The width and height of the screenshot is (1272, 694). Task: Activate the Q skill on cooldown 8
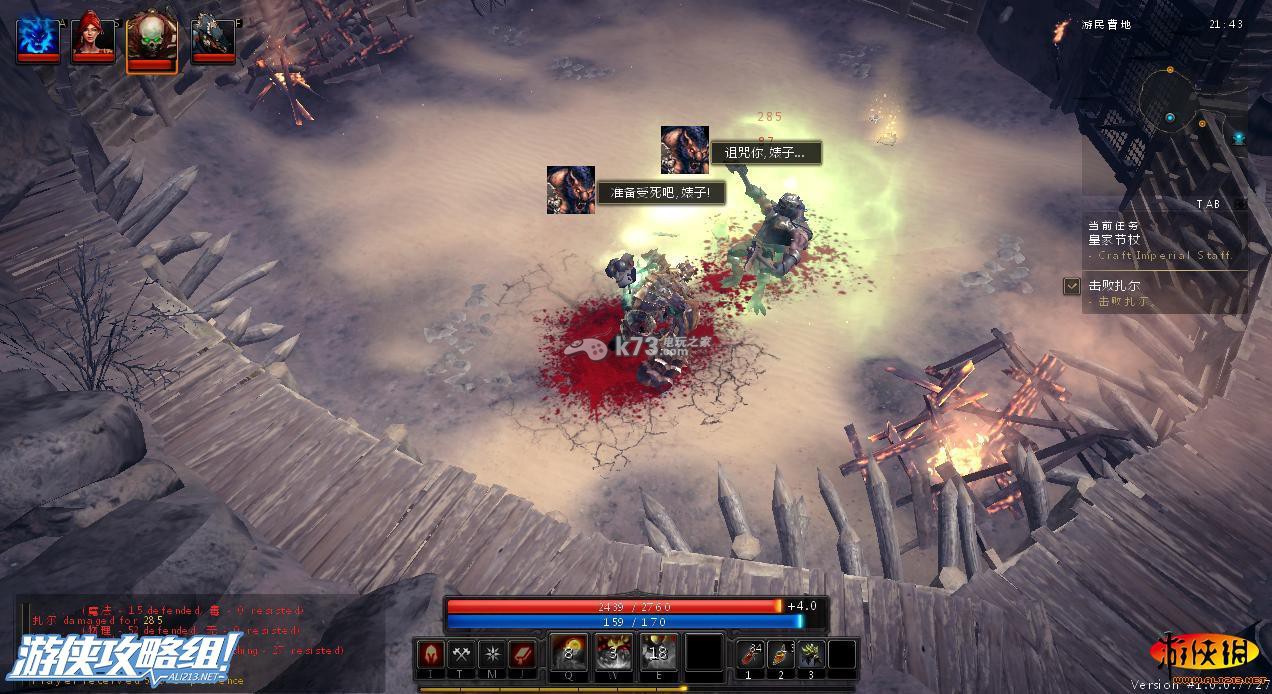569,654
